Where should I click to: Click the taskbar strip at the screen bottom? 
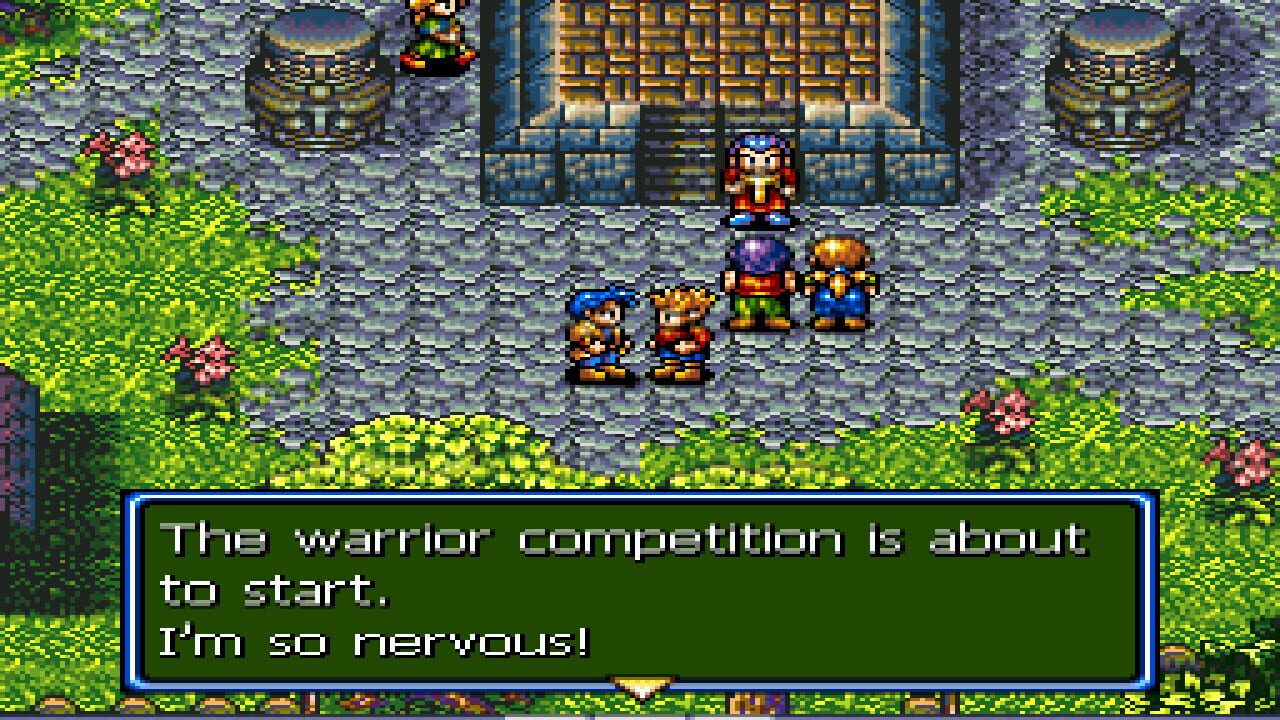640,717
